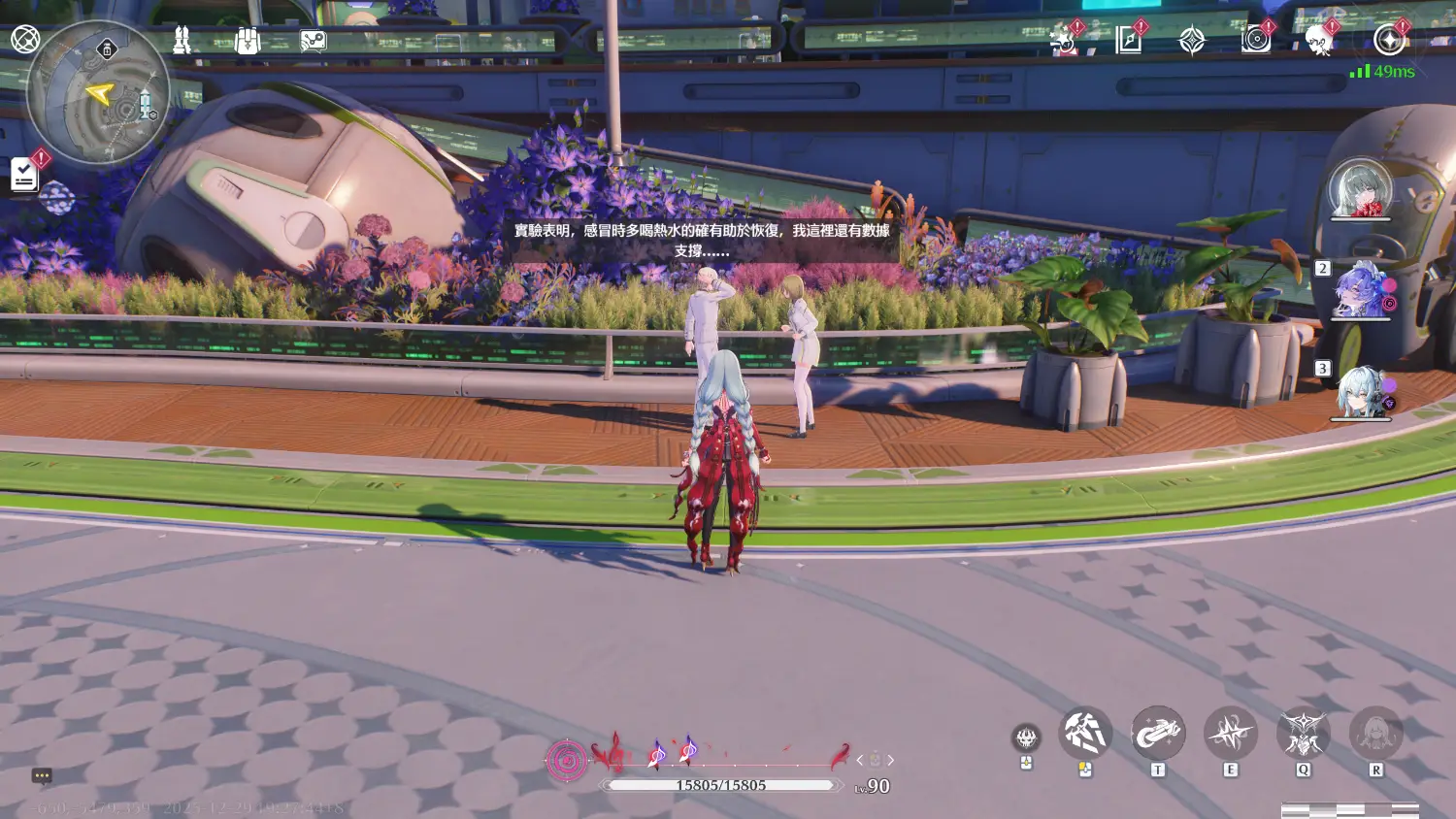Open the events icon with stars
Image resolution: width=1456 pixels, height=819 pixels.
click(1063, 41)
